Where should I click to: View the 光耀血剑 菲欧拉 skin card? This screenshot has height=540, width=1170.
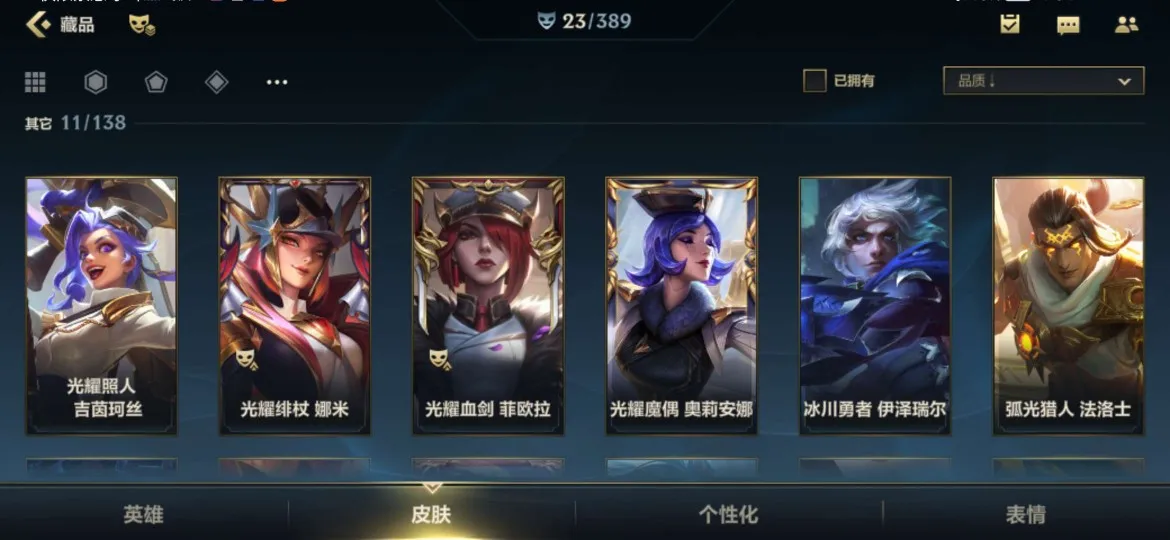488,305
